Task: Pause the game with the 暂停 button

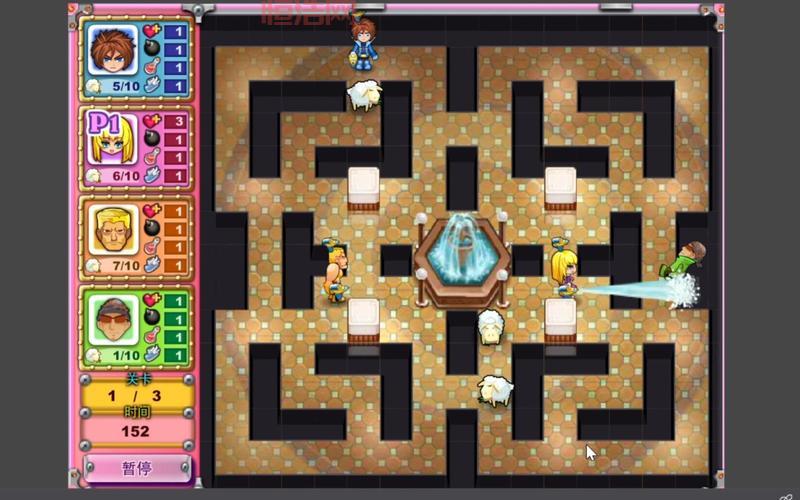Action: tap(136, 467)
